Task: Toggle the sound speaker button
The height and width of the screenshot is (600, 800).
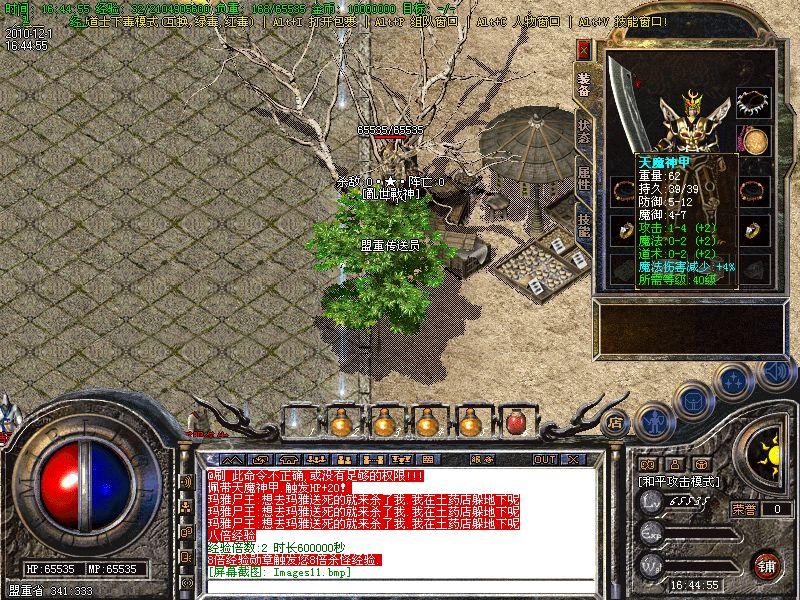Action: click(x=775, y=371)
